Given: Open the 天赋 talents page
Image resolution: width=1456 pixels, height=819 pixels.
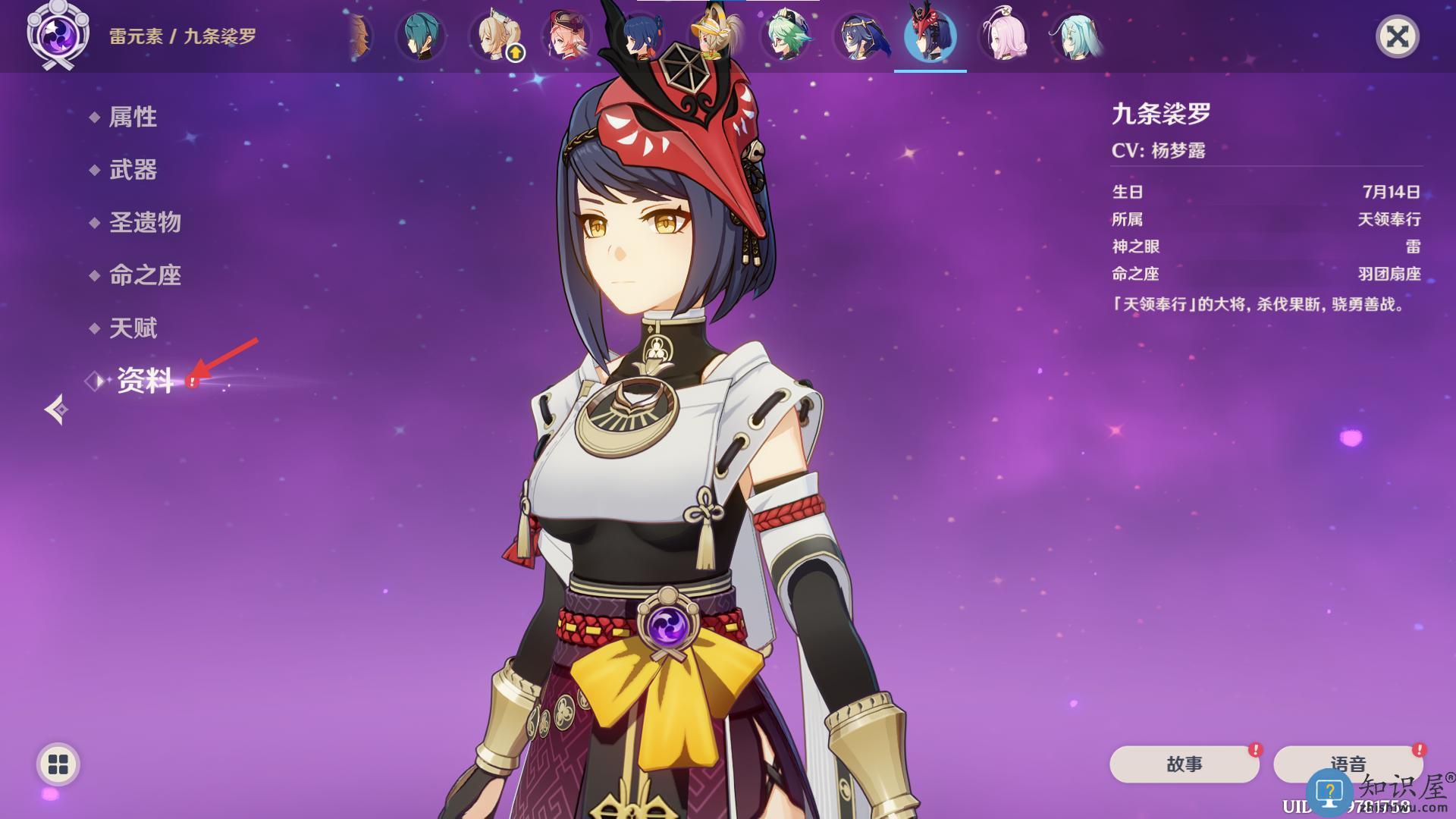Looking at the screenshot, I should tap(133, 328).
